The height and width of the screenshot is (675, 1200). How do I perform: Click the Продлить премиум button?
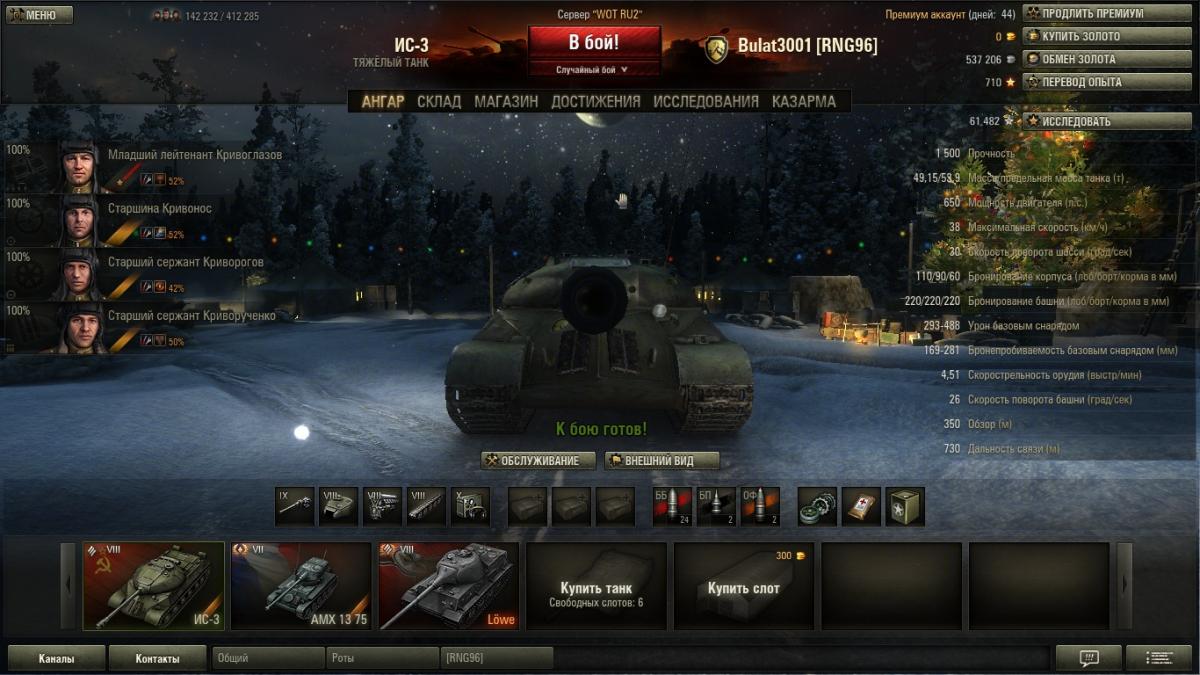(x=1092, y=14)
